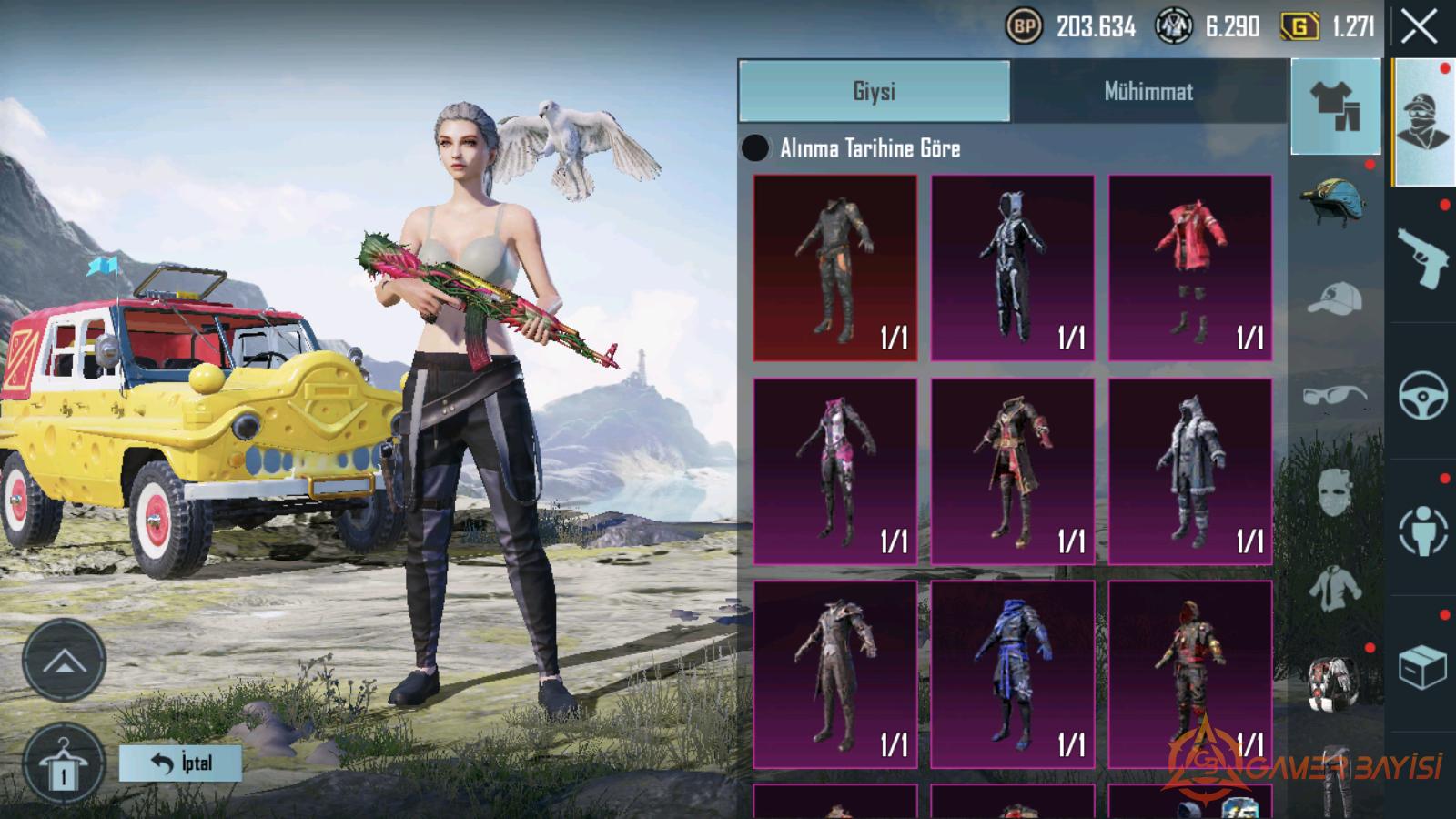This screenshot has height=819, width=1456.
Task: Choose the red jacket outfit
Action: pos(1189,268)
